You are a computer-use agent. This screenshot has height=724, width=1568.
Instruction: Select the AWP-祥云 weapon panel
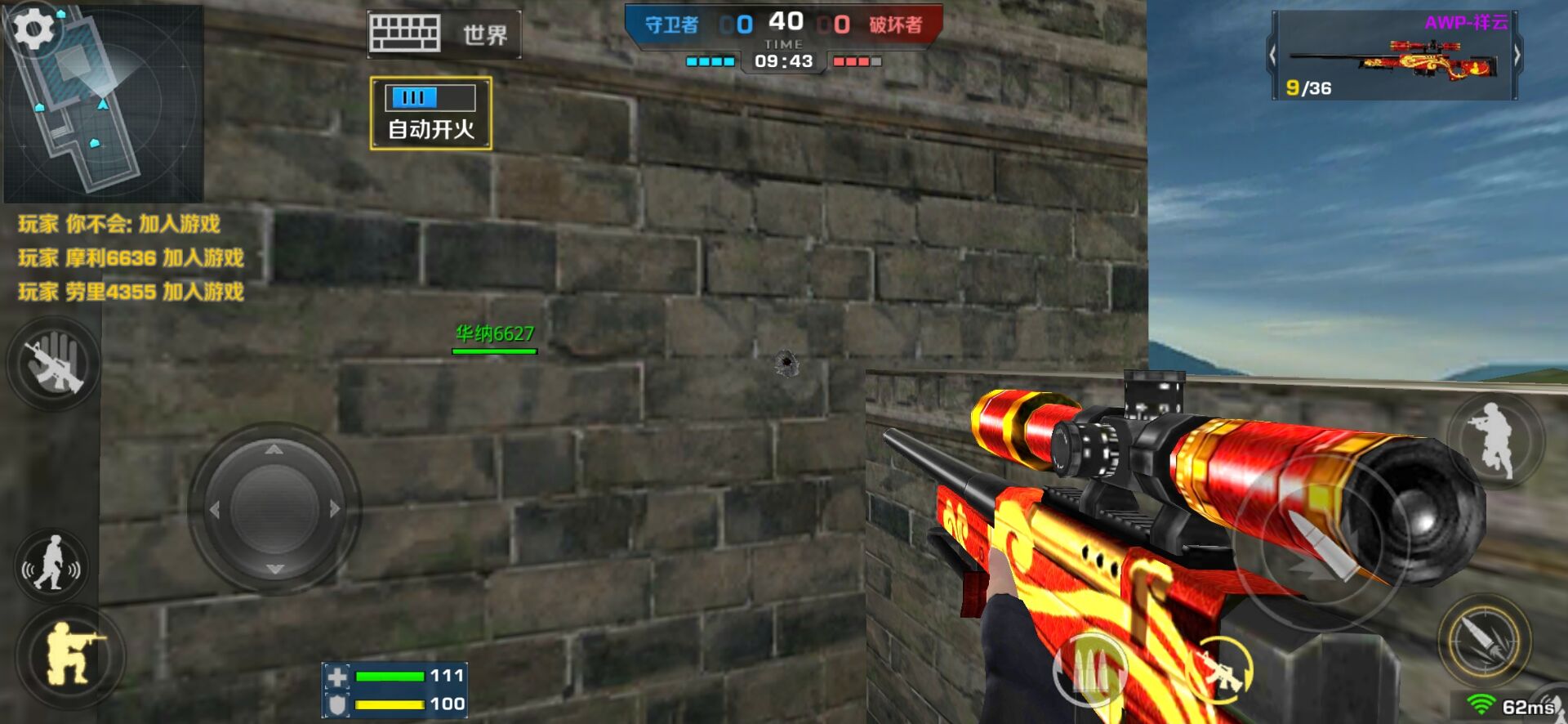(1394, 56)
